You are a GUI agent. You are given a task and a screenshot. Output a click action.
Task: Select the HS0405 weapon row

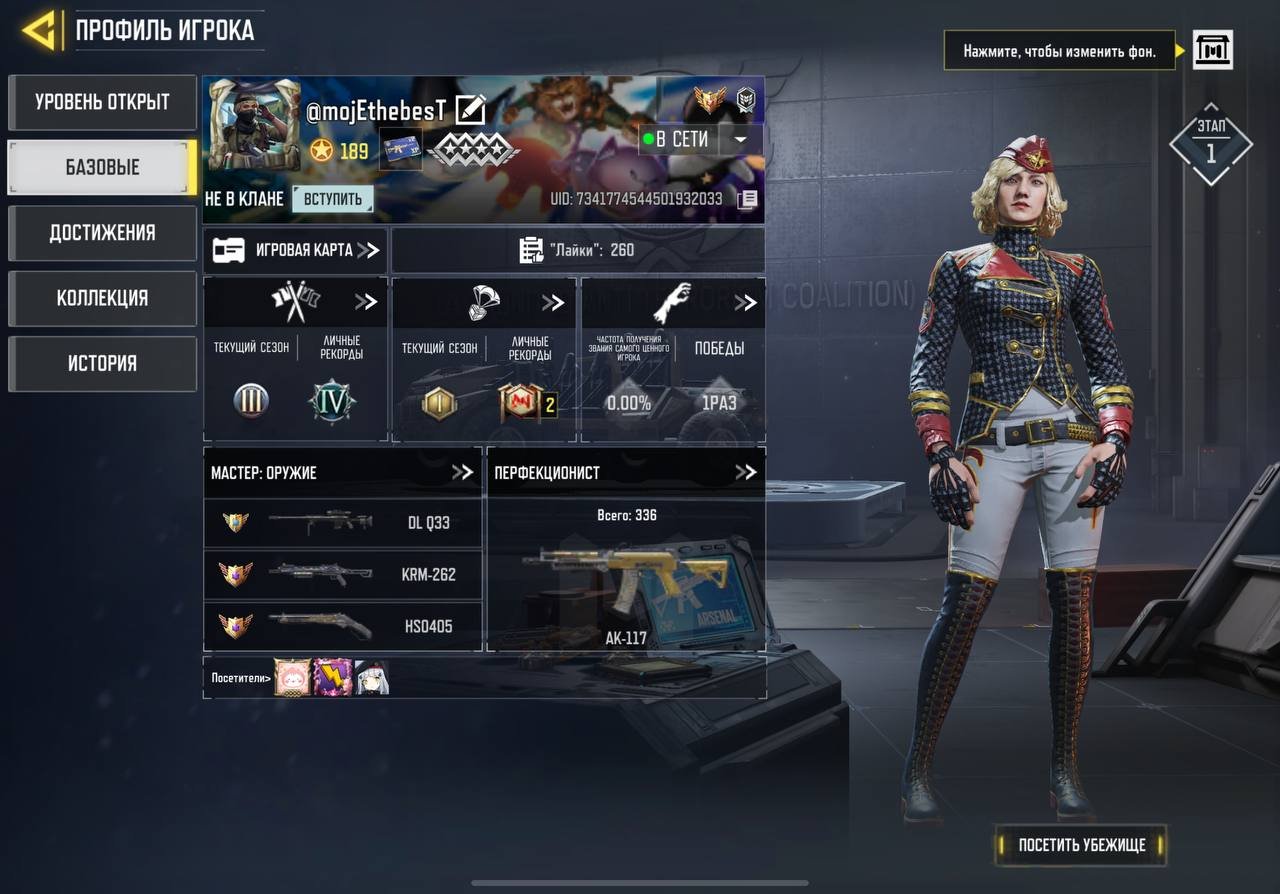pyautogui.click(x=343, y=626)
